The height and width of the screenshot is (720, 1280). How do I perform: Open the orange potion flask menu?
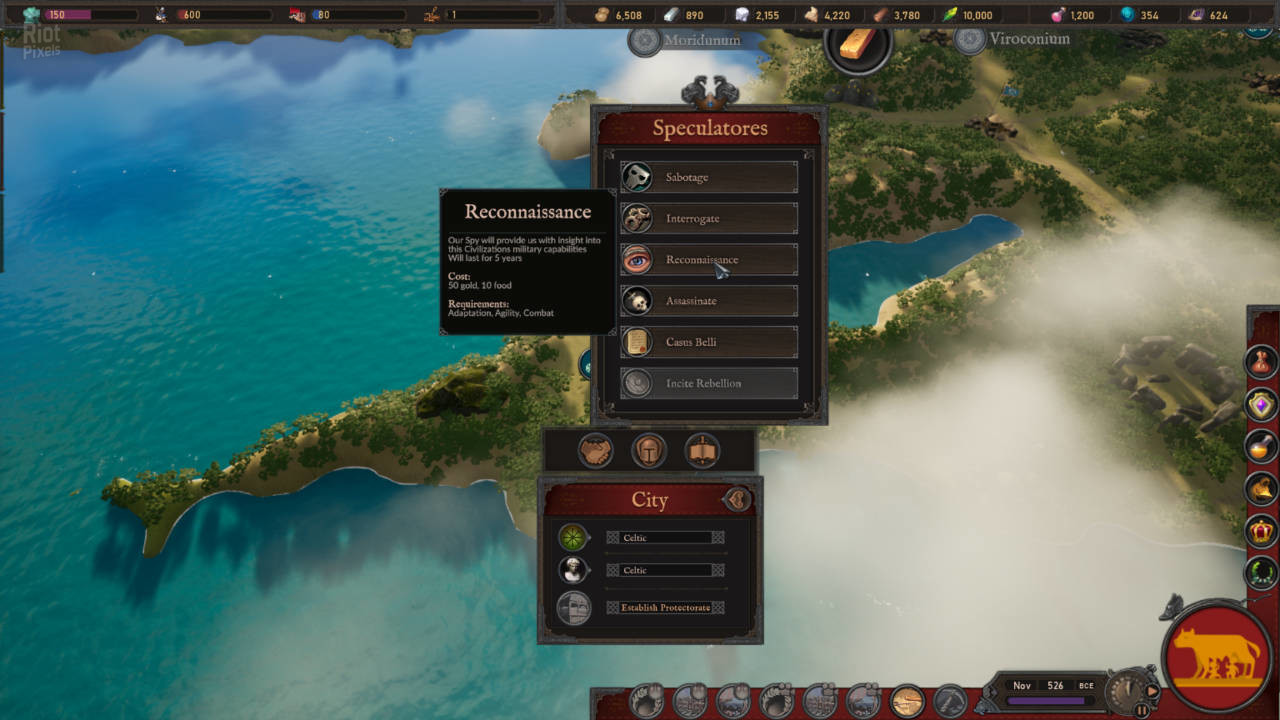(1261, 446)
